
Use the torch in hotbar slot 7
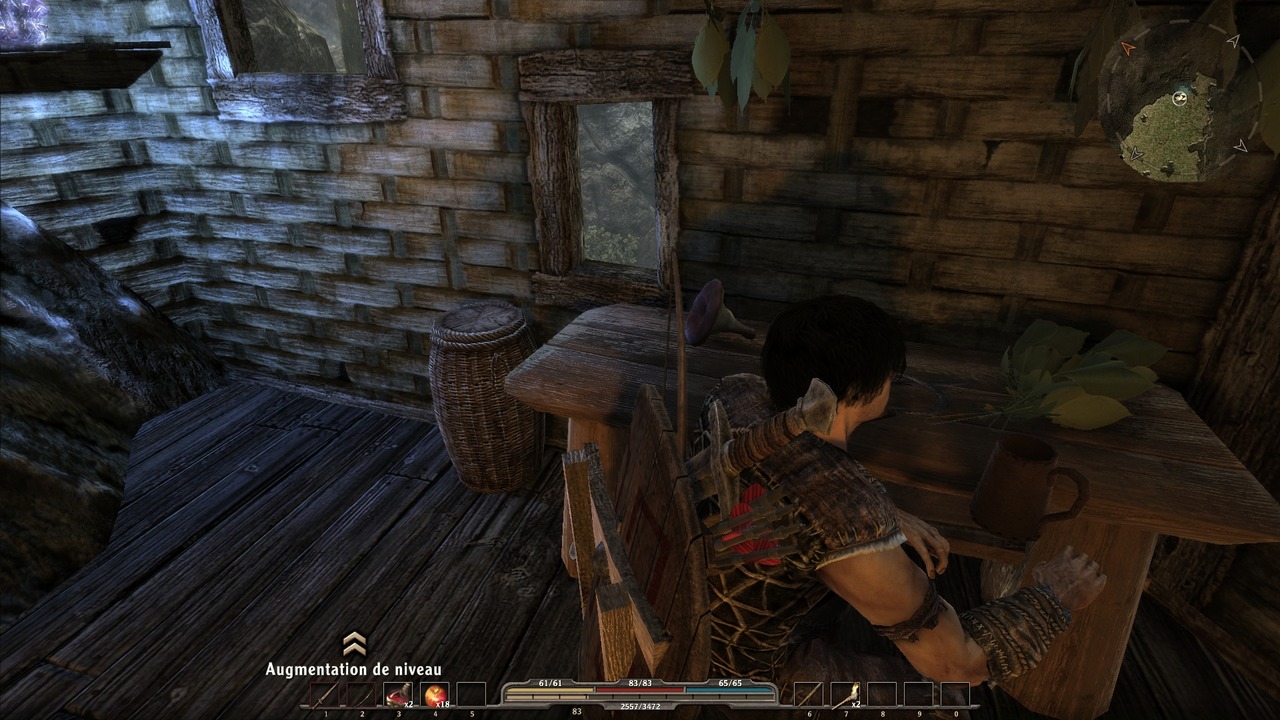coord(844,695)
